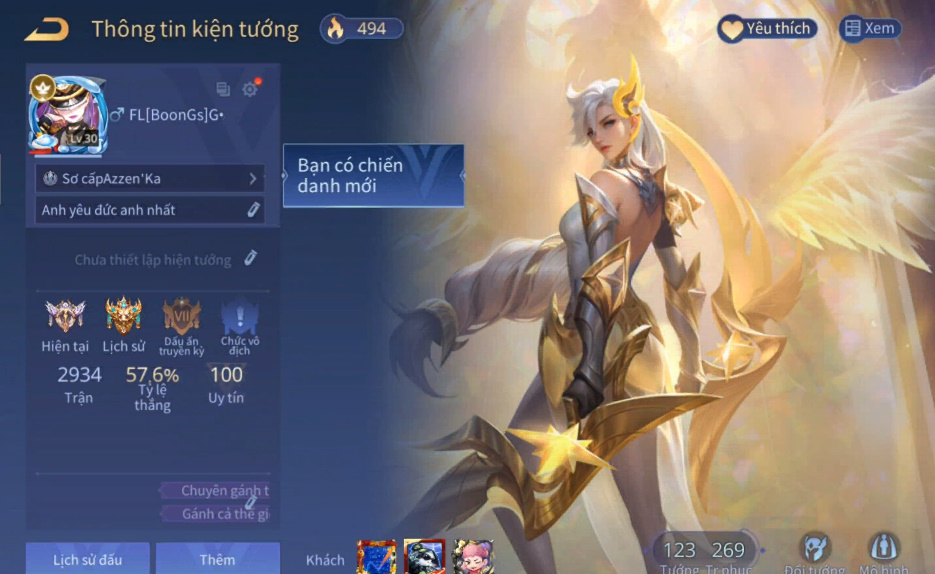Open the Sơ cấp Azzen'Ka title row
Screen dimensions: 935x574
point(149,179)
